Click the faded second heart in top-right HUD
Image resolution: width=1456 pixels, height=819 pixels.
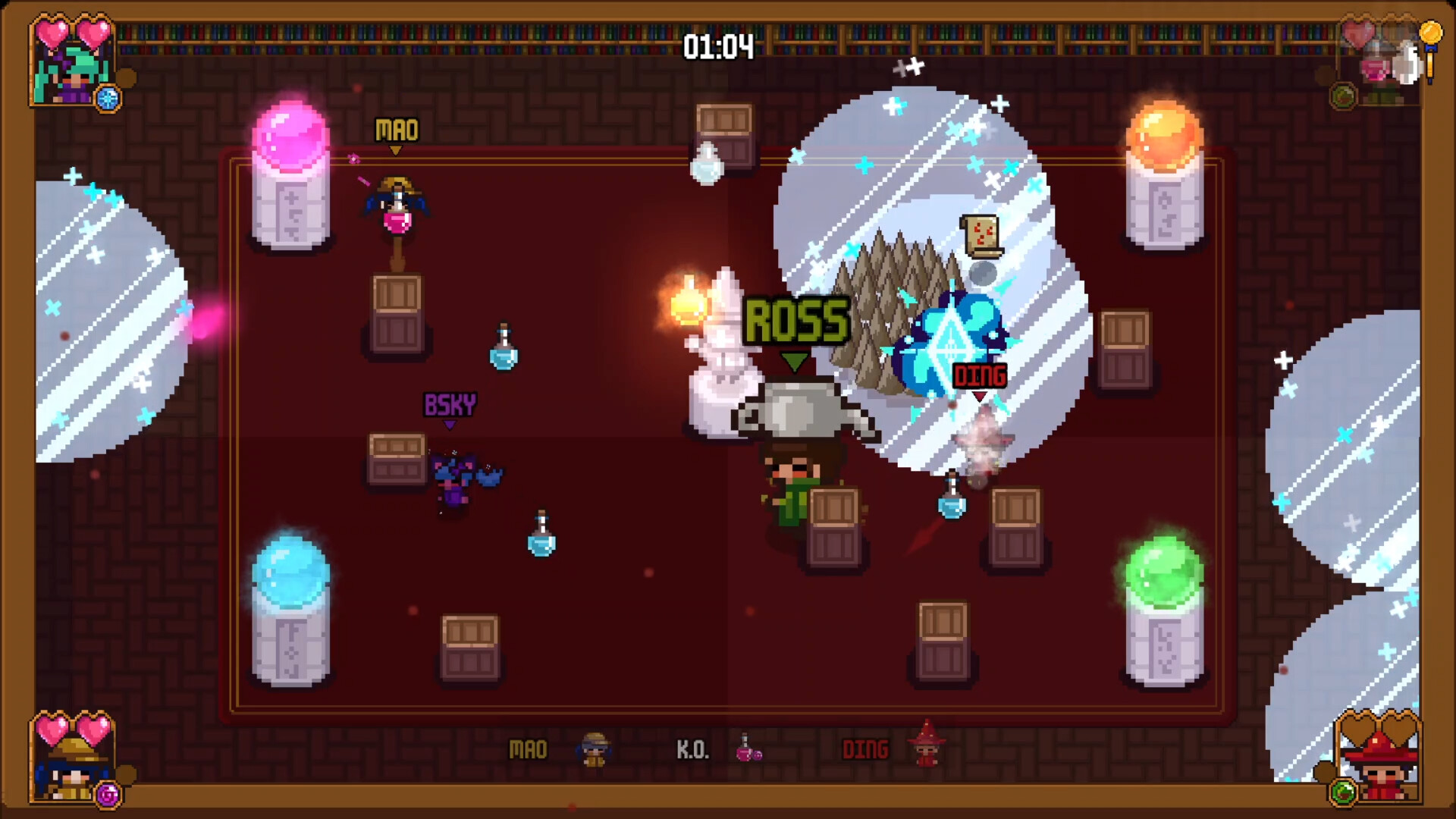click(x=1396, y=33)
